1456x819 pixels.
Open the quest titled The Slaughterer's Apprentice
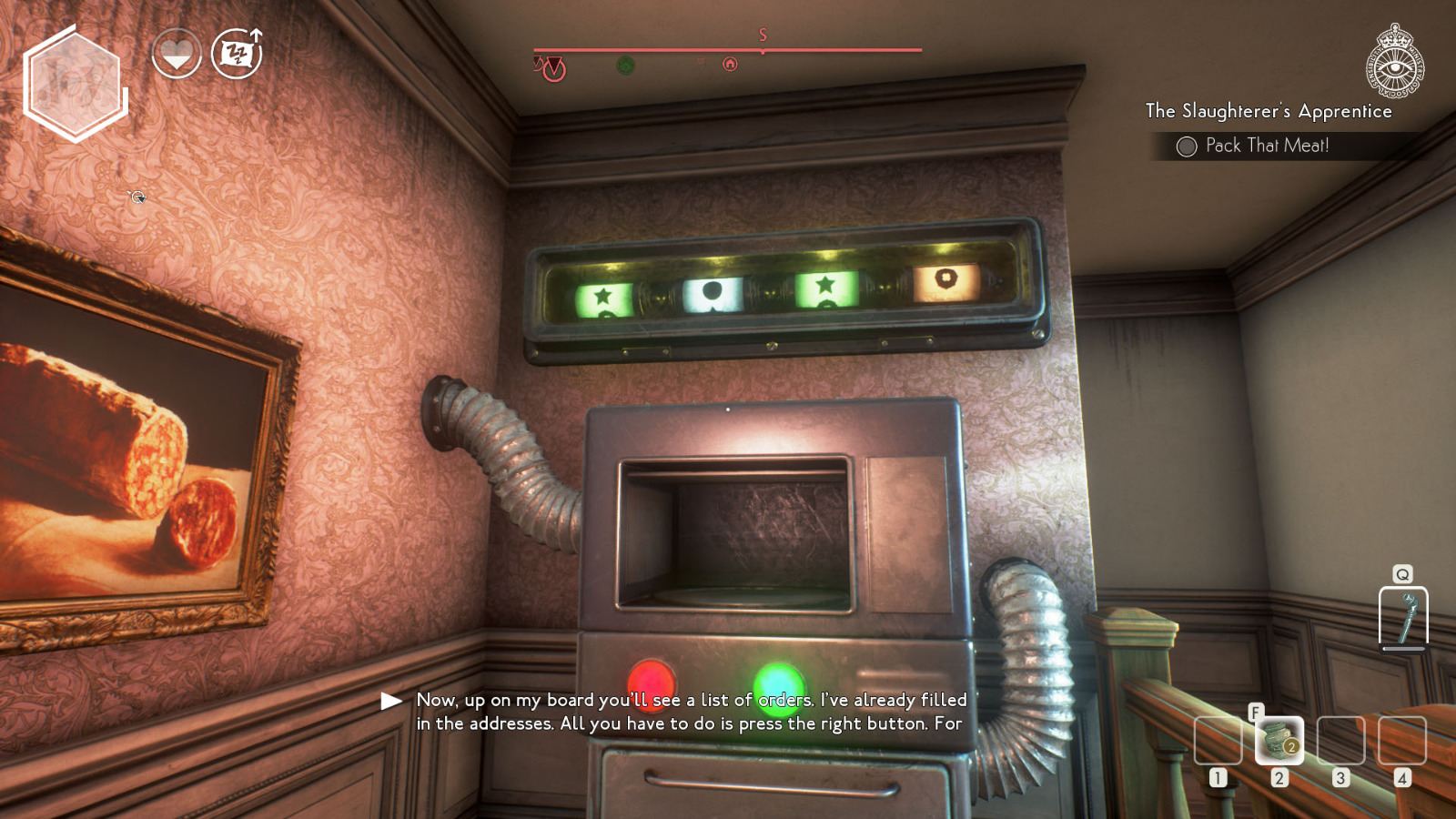[x=1269, y=111]
